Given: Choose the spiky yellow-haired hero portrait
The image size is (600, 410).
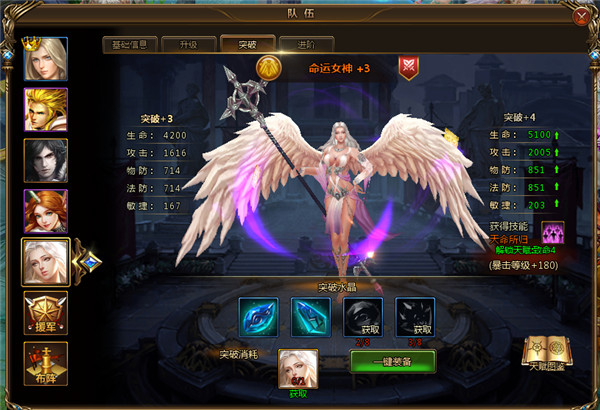Looking at the screenshot, I should pyautogui.click(x=46, y=110).
